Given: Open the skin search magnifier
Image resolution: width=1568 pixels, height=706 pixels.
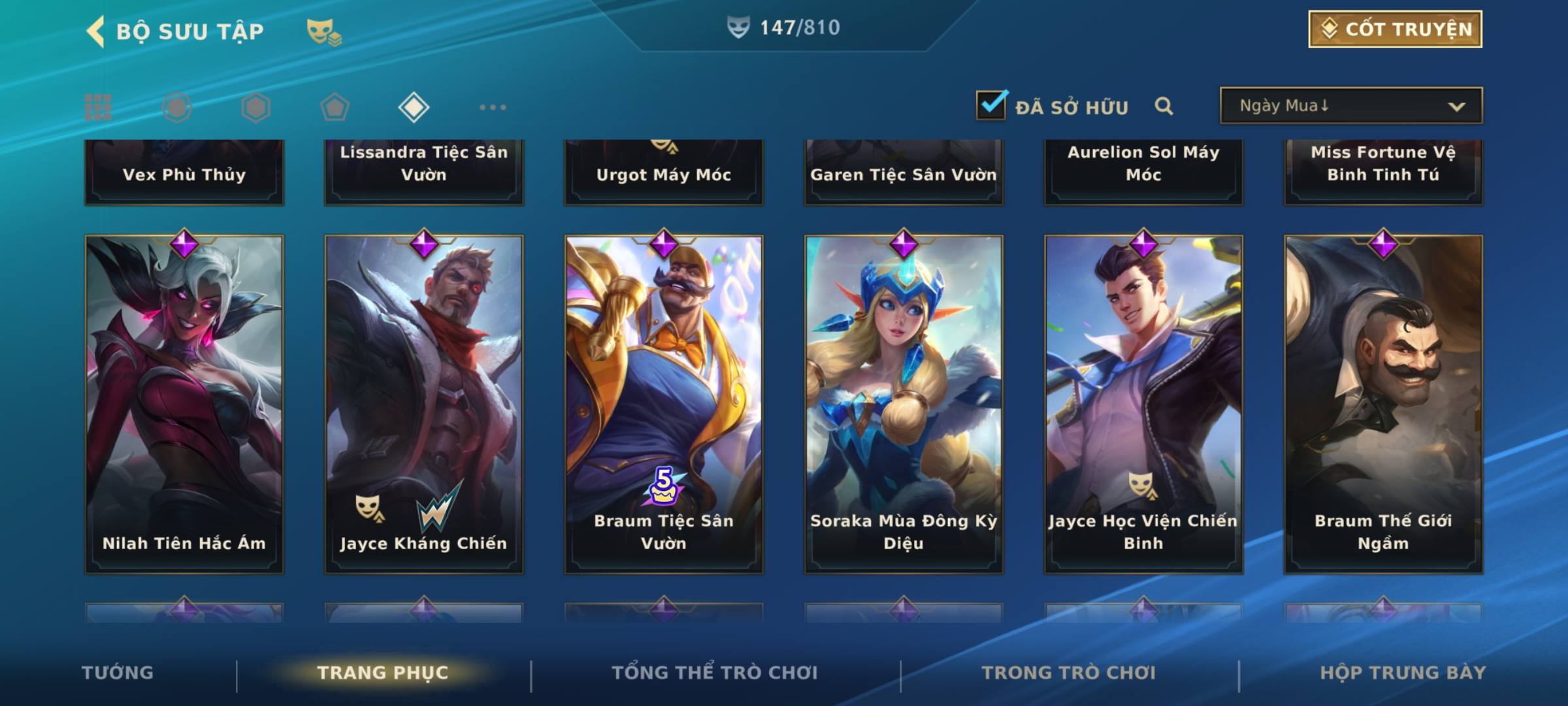Looking at the screenshot, I should (1164, 106).
